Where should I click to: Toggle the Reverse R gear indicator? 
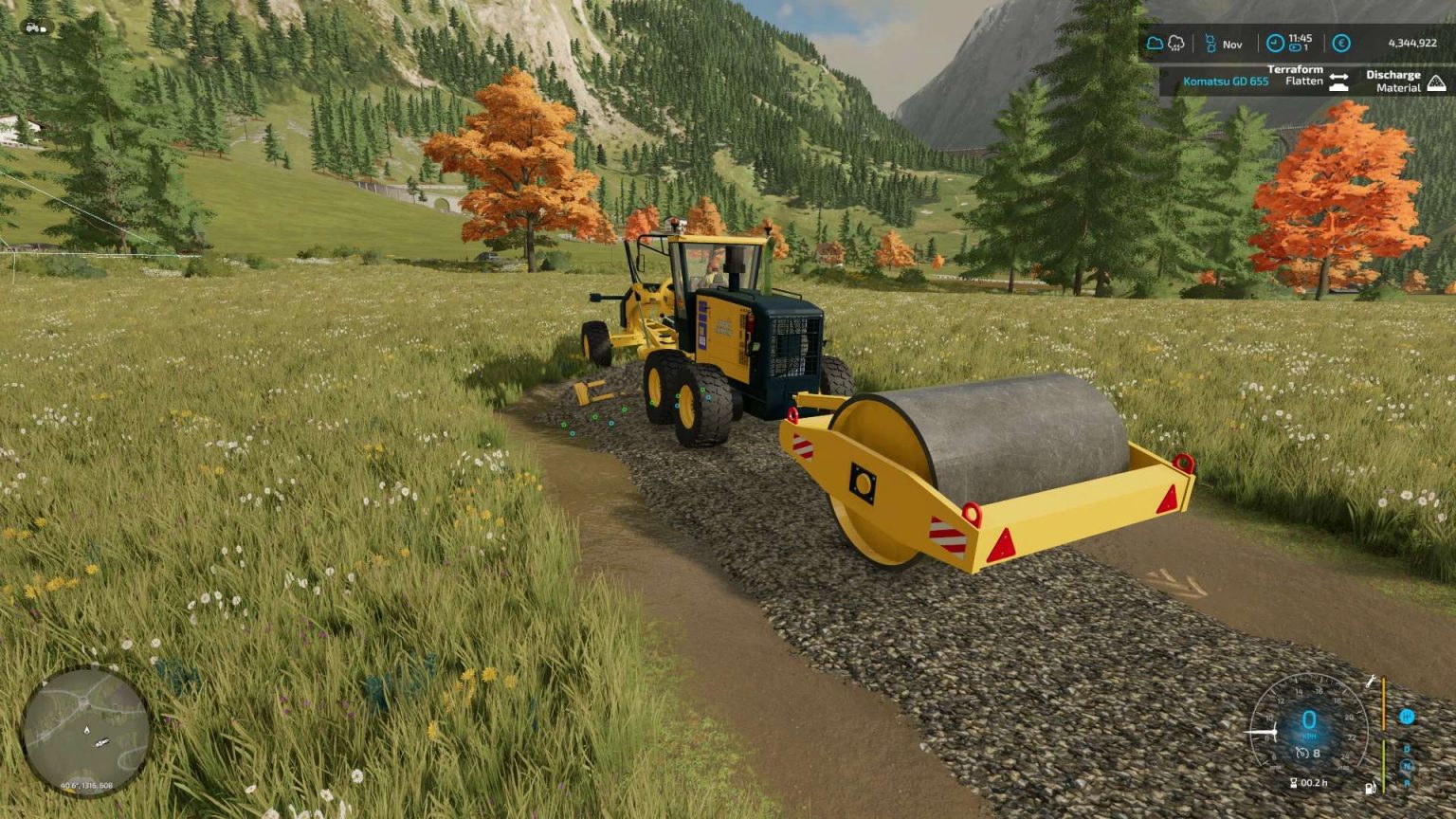tap(1407, 782)
